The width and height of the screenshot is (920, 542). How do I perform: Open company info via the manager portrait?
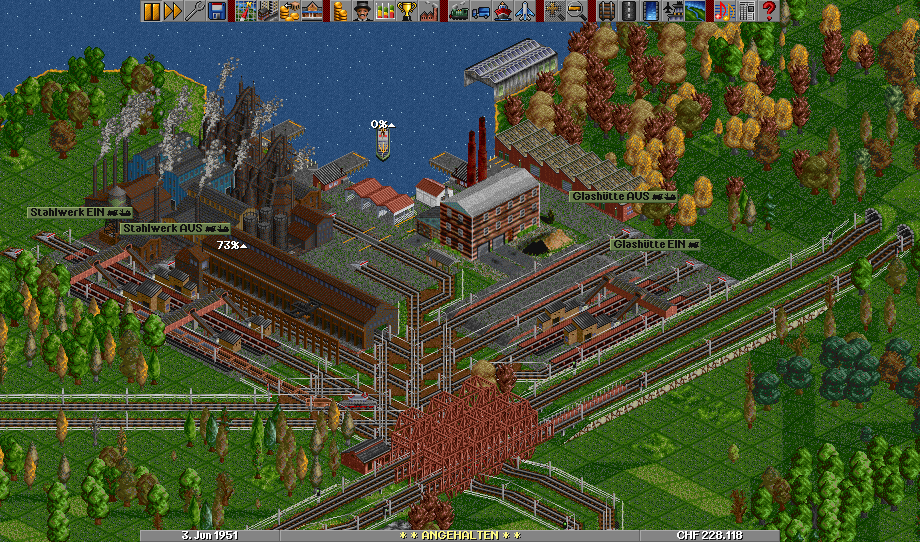(x=363, y=11)
